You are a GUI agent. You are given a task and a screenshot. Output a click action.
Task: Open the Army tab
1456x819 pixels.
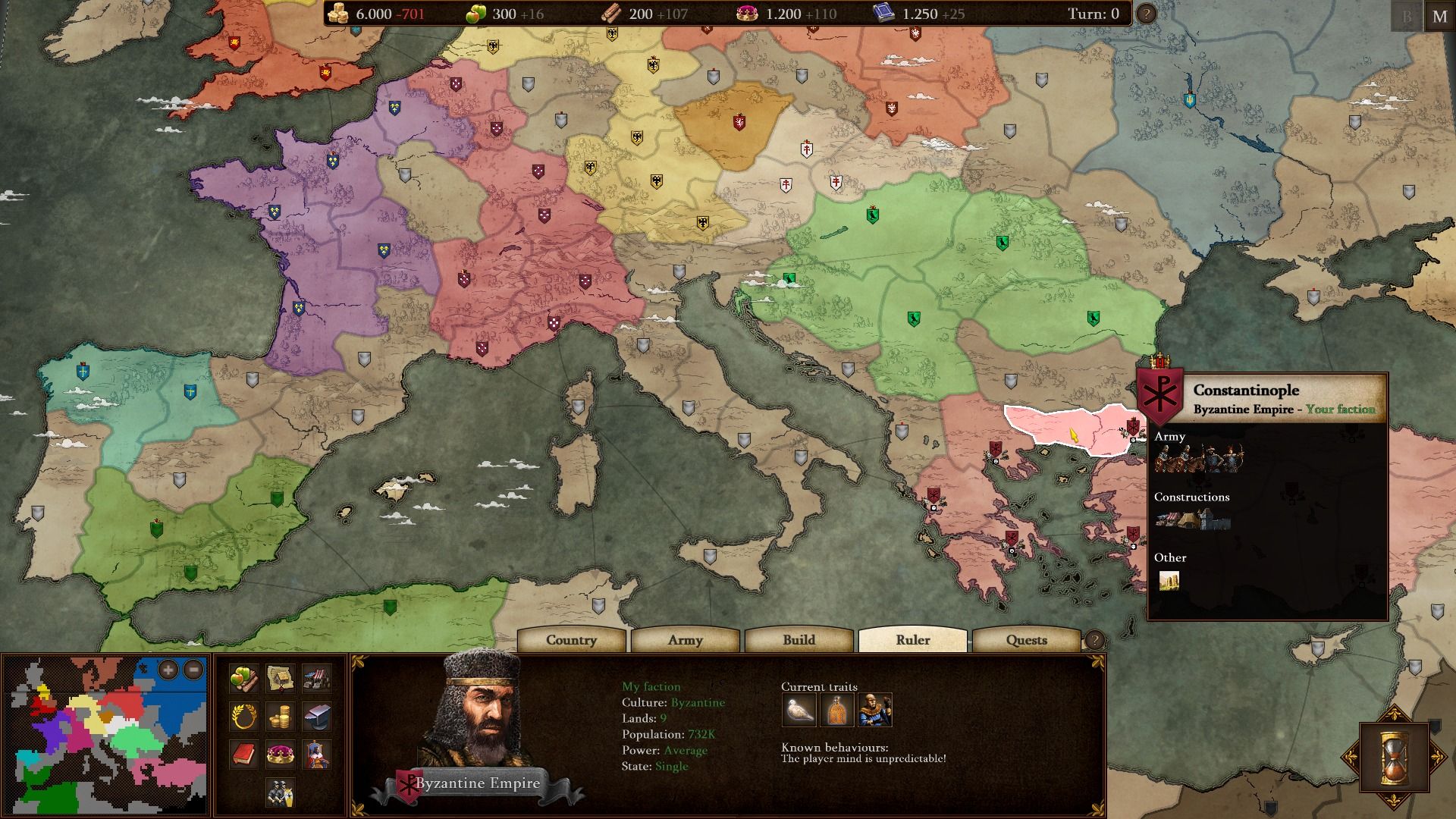point(685,640)
